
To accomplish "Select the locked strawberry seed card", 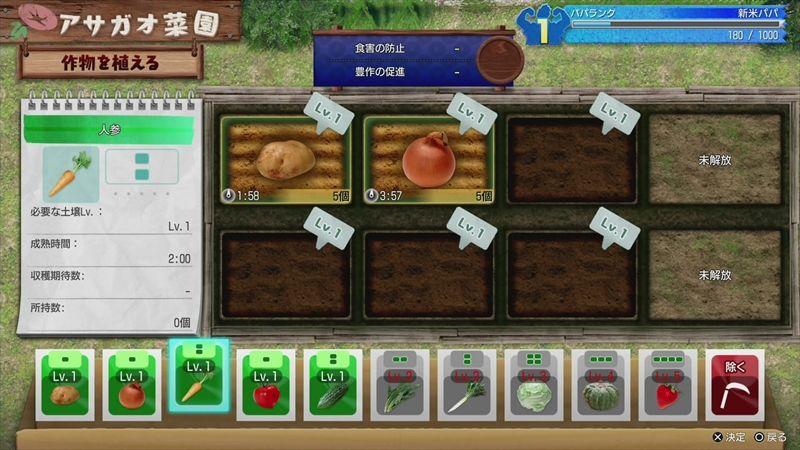I will coord(668,385).
